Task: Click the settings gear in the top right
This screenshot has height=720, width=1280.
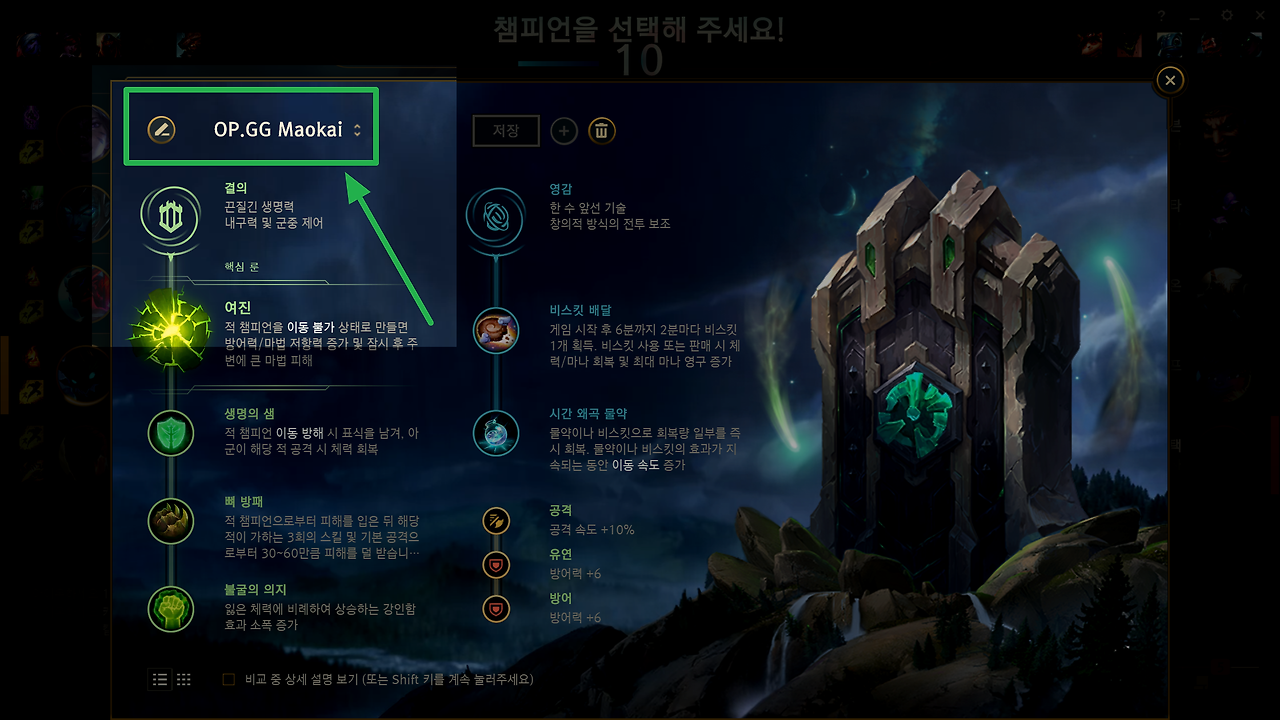Action: click(1227, 17)
